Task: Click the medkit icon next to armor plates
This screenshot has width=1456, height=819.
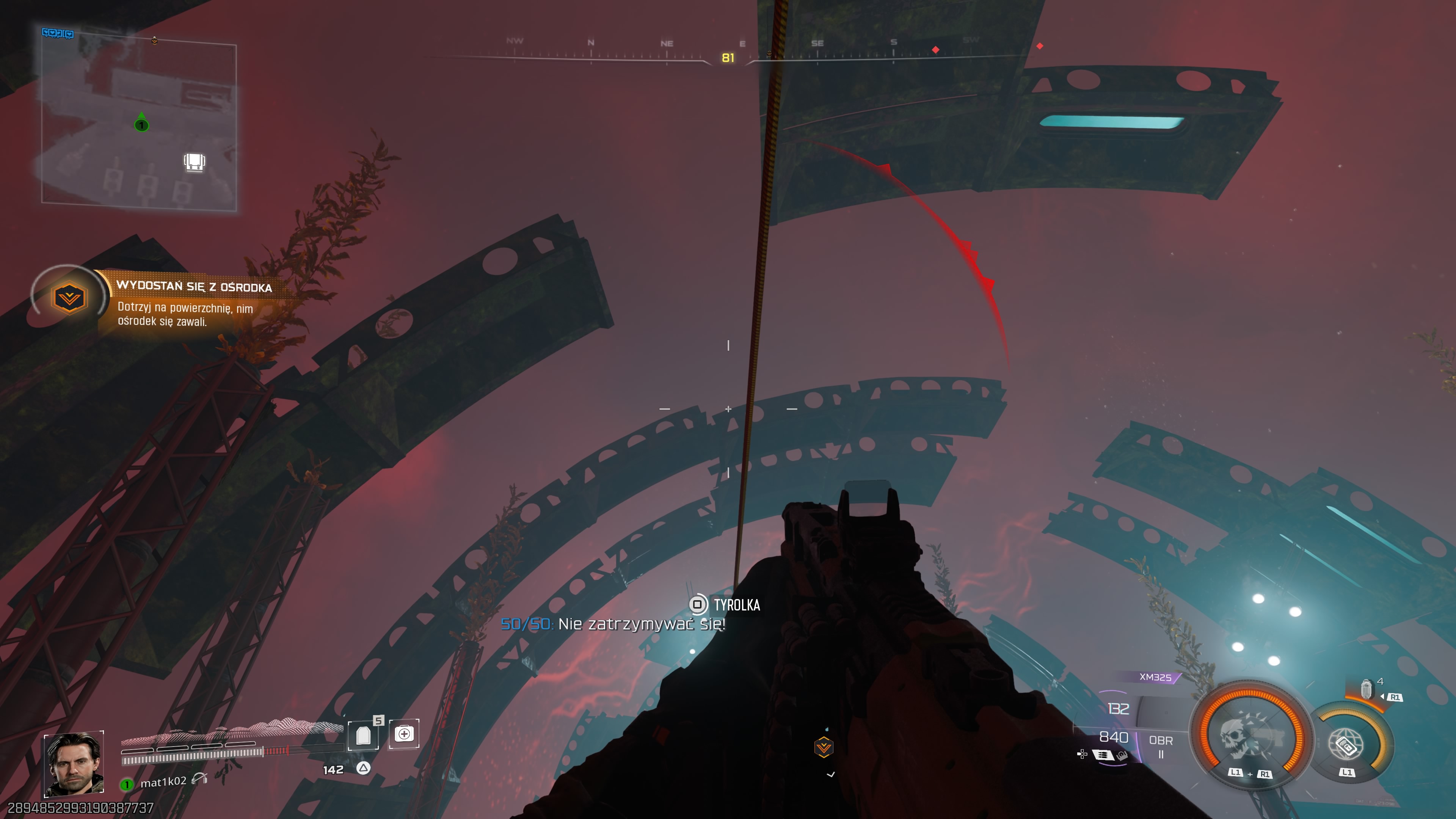Action: tap(405, 735)
